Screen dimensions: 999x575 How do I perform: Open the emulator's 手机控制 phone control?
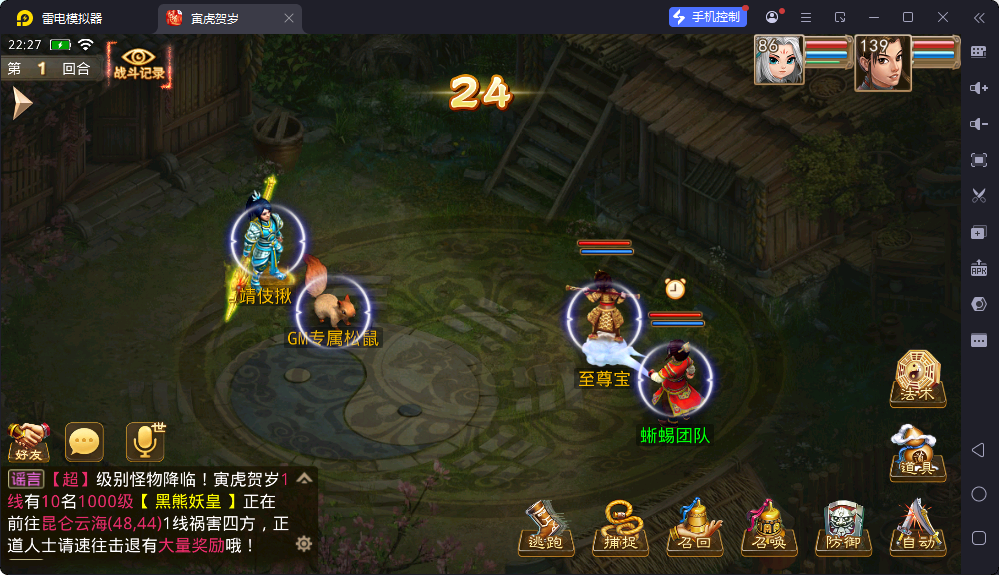[708, 17]
